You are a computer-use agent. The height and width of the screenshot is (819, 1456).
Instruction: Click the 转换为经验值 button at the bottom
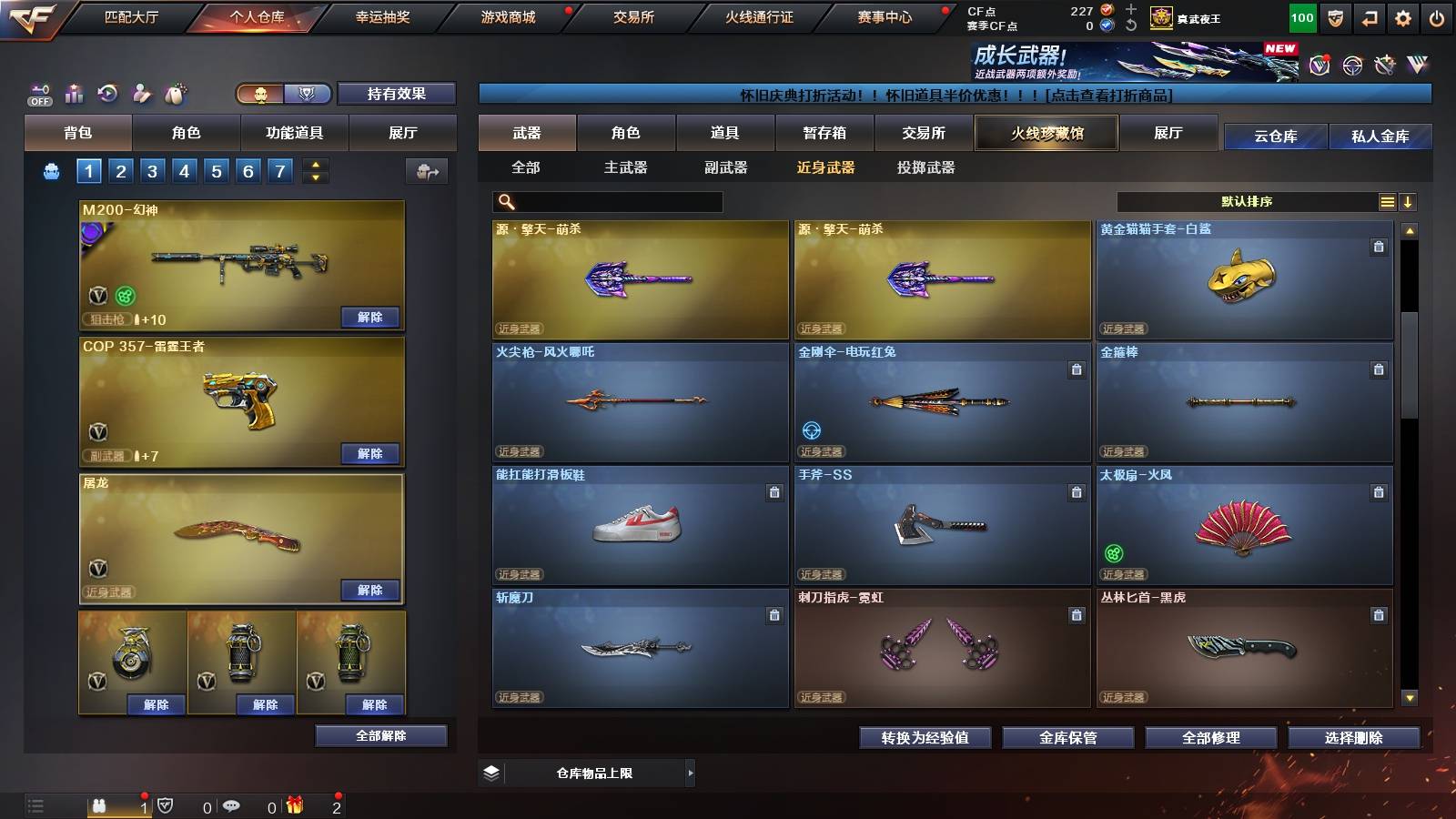[926, 738]
